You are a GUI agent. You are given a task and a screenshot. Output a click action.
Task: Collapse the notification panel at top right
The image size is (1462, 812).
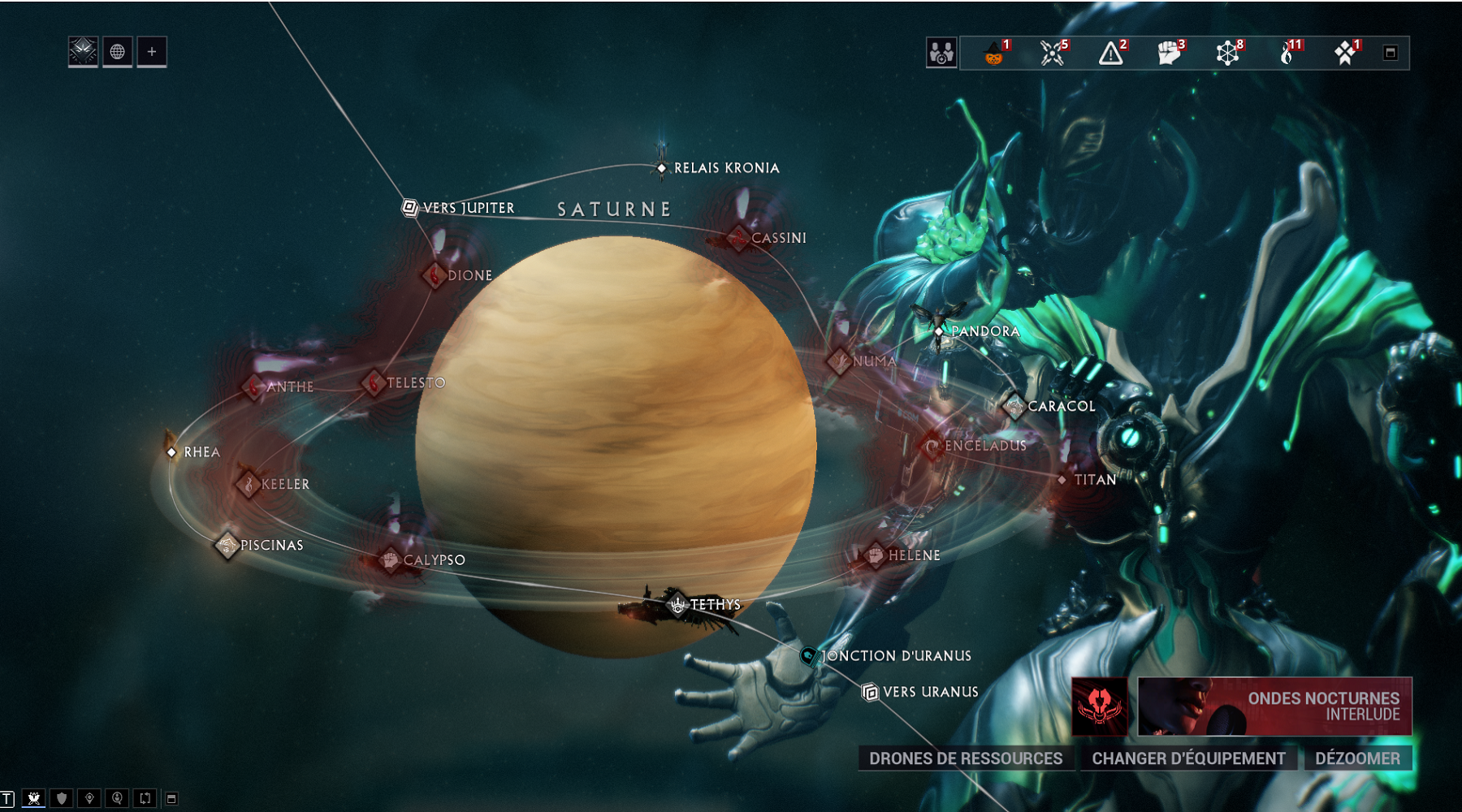[x=1391, y=52]
